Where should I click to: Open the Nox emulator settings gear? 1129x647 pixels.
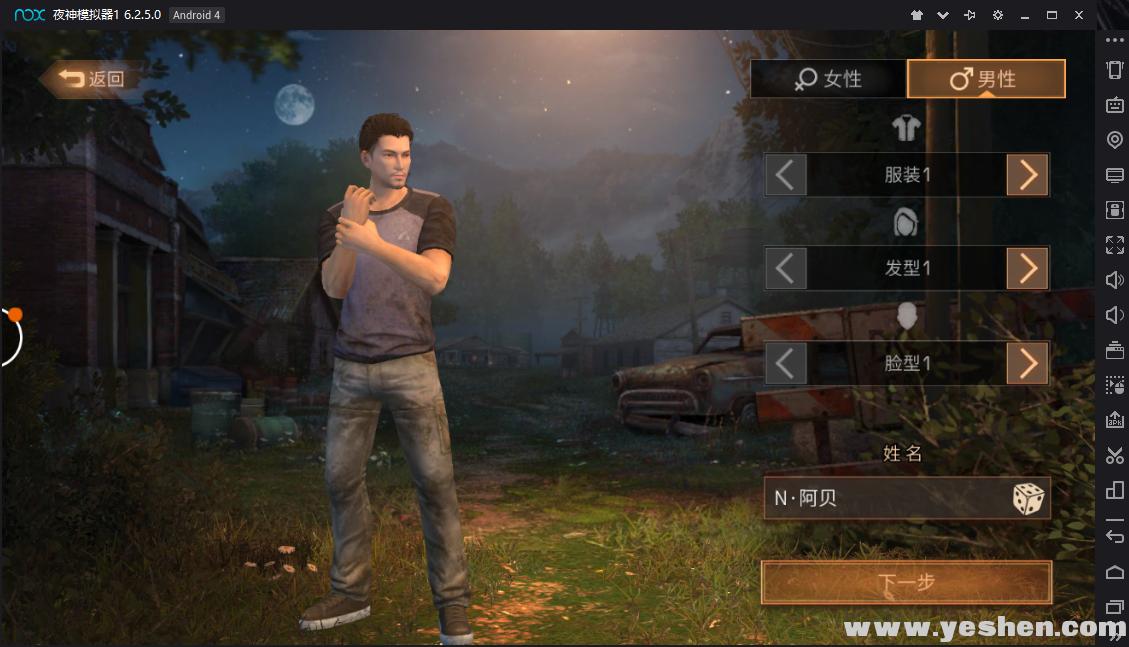click(x=997, y=15)
